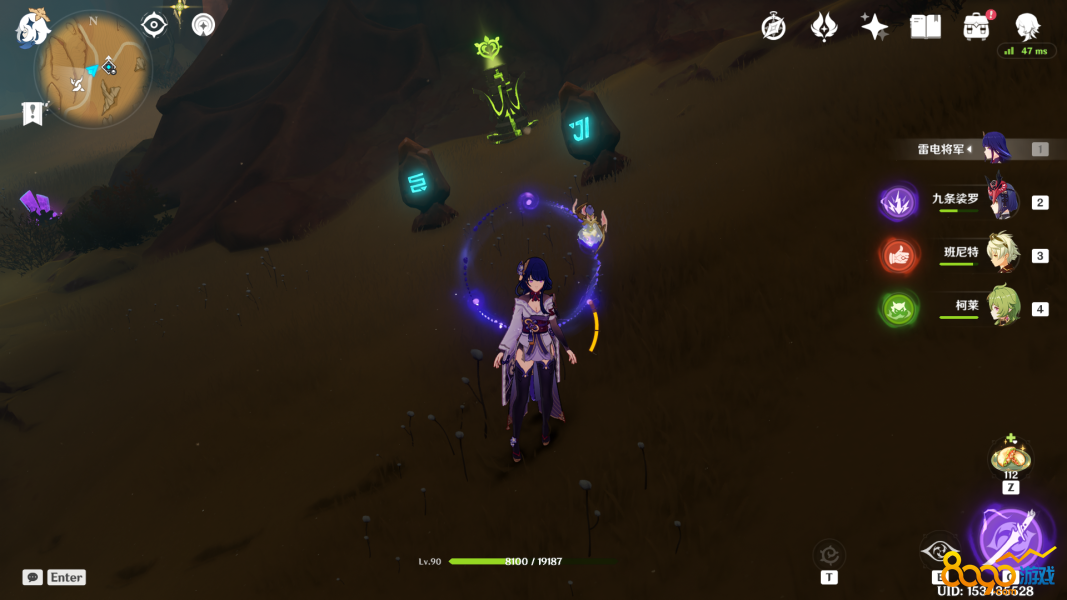Open the quest log bookmark icon
1067x600 pixels.
[x=33, y=113]
